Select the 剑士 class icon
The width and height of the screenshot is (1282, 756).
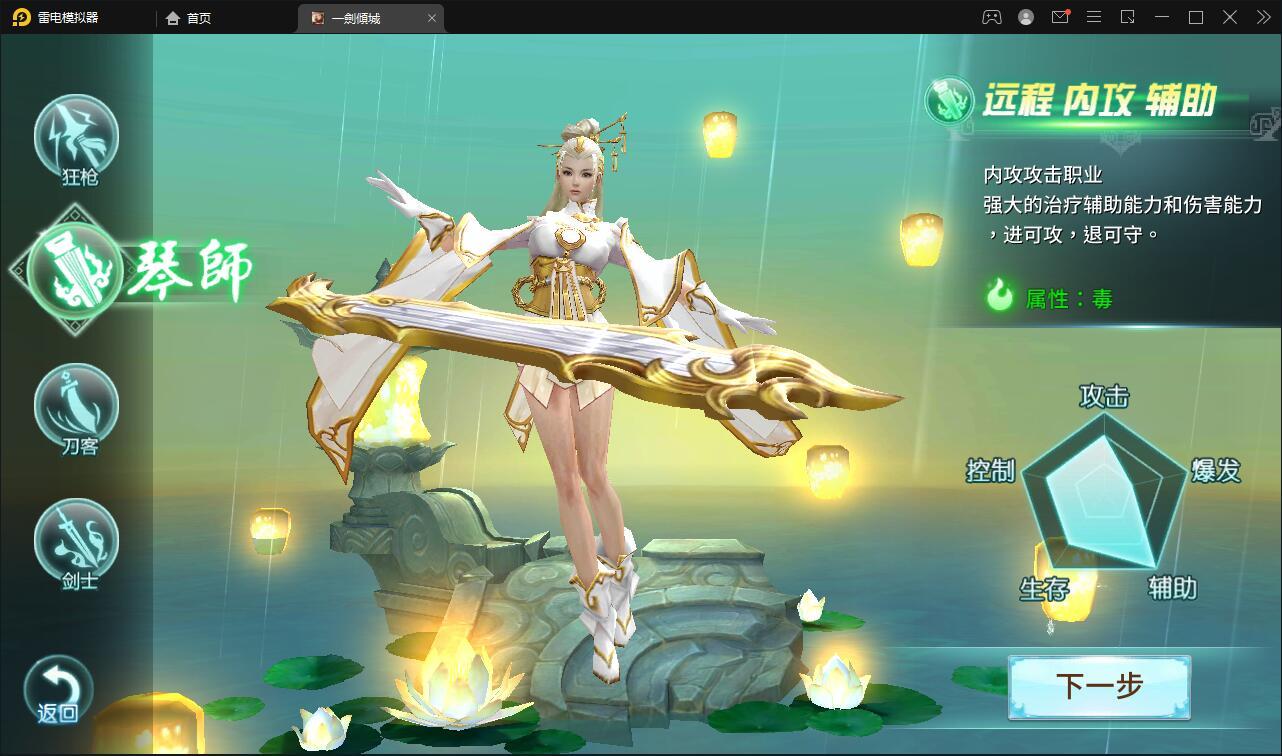tap(77, 541)
